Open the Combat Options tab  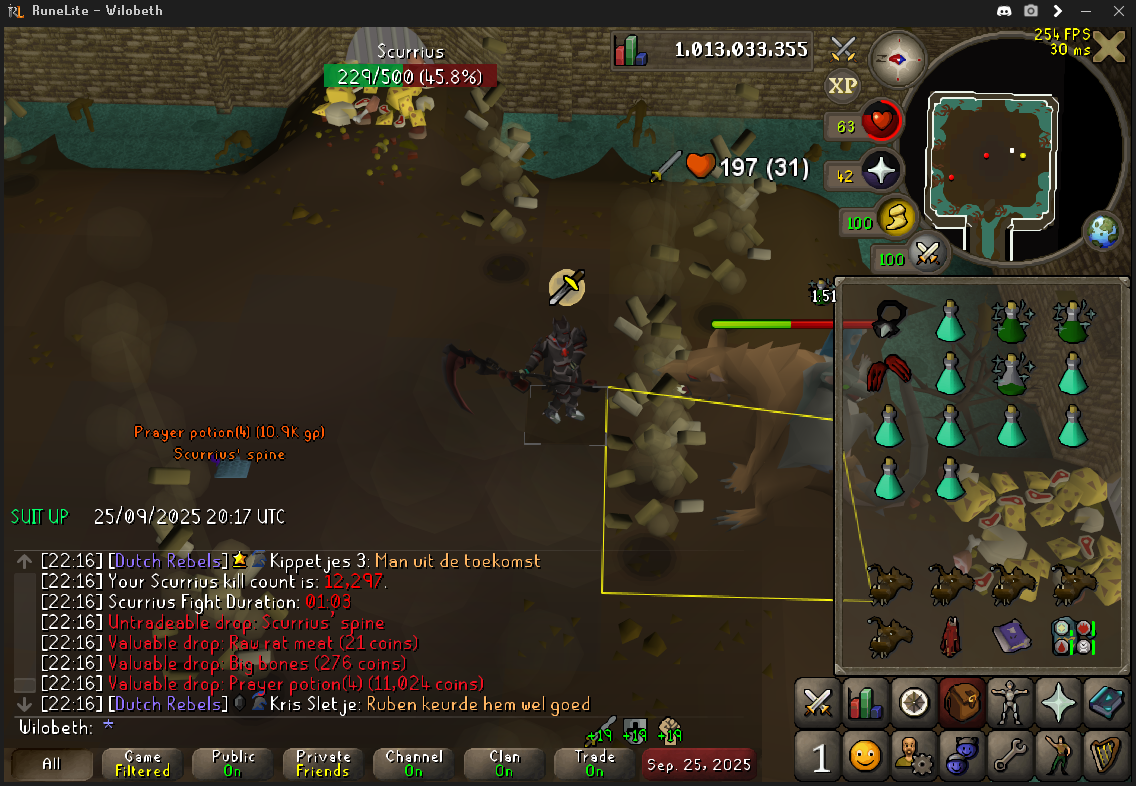819,702
